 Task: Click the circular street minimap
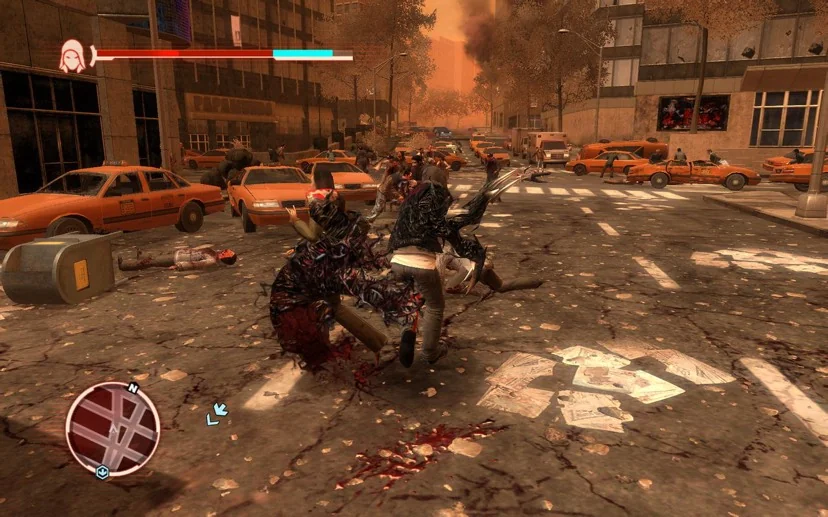112,429
